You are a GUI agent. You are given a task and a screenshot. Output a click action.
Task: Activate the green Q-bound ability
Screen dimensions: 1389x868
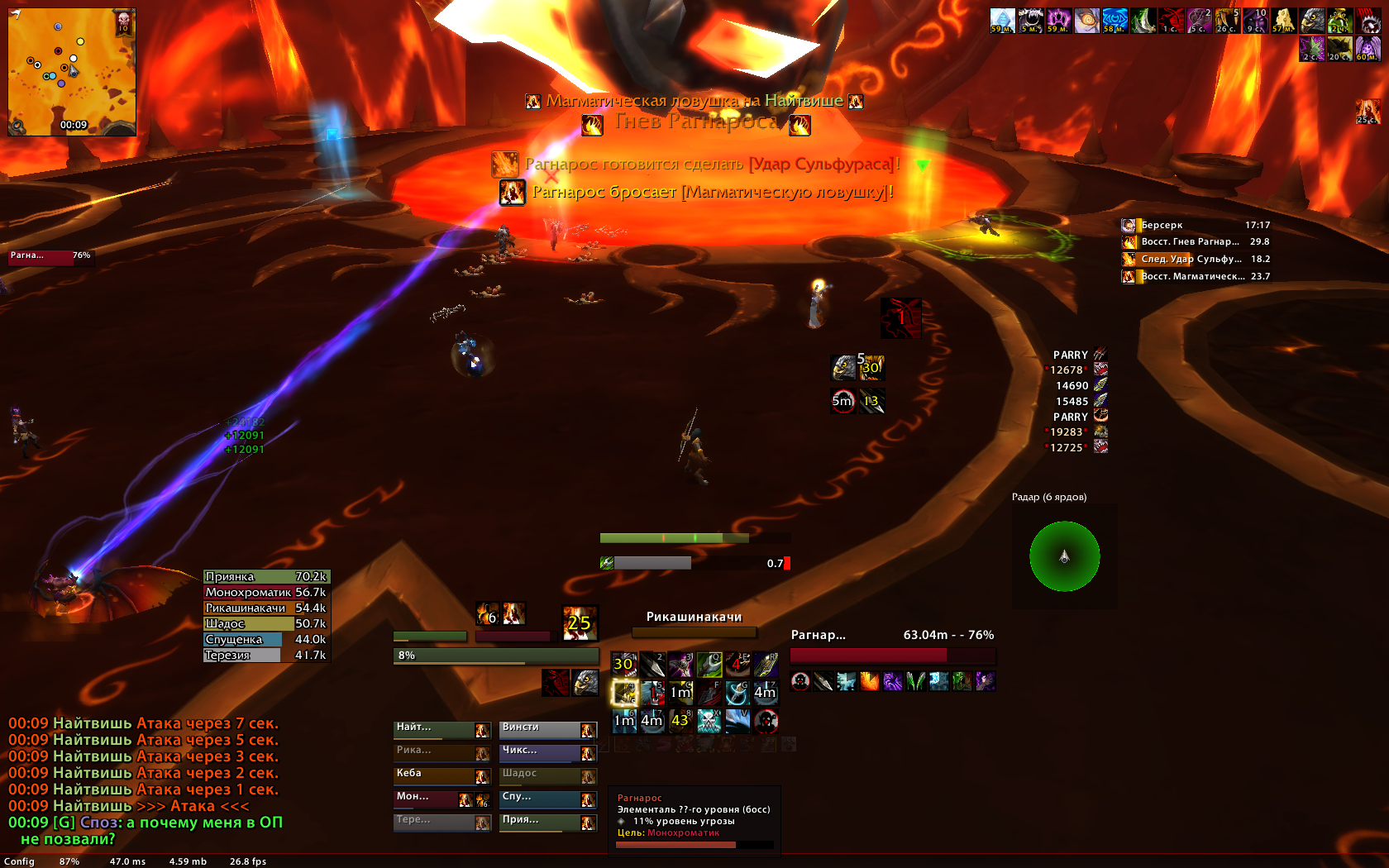tap(709, 665)
